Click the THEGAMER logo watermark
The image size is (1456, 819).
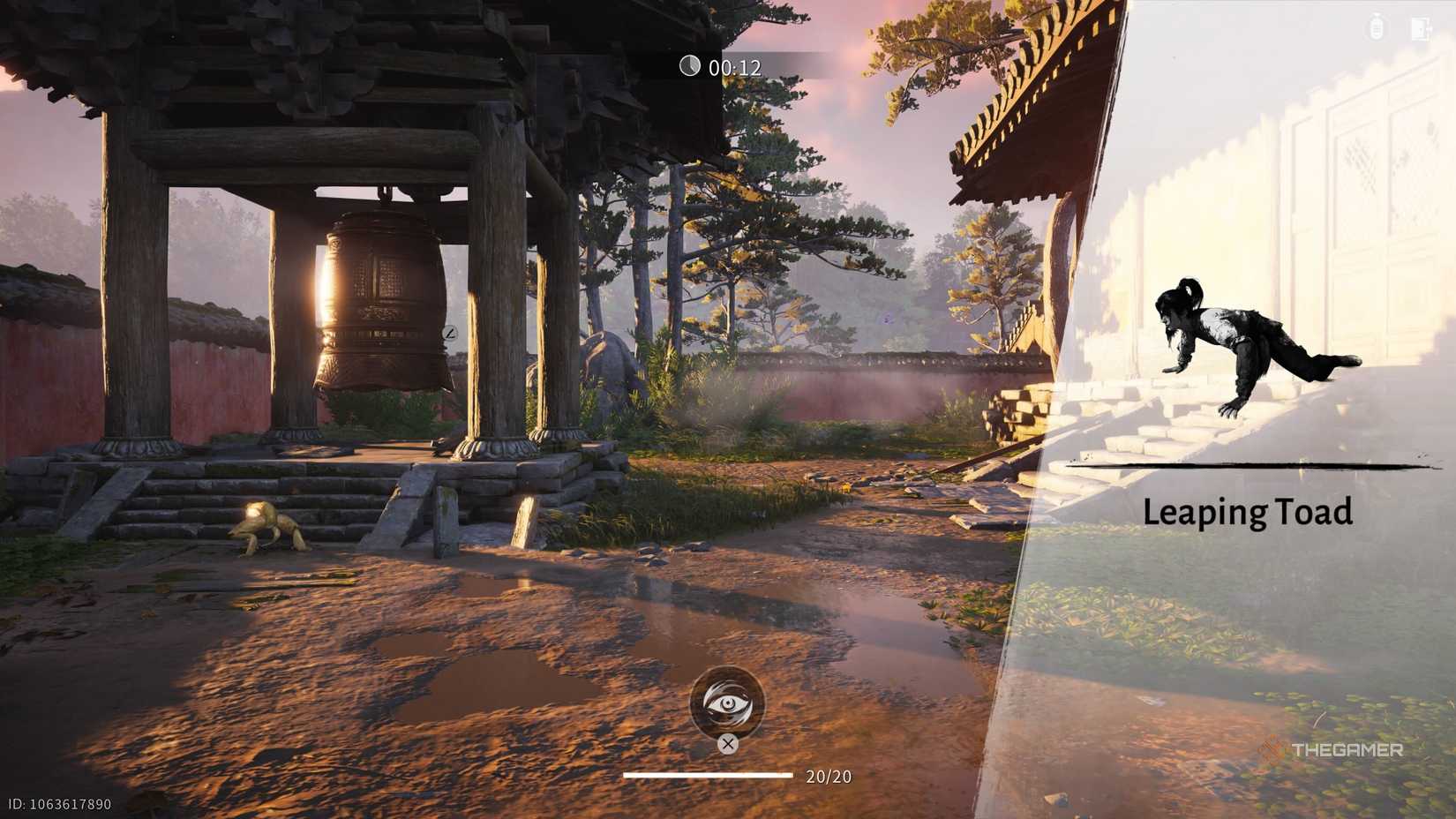point(1332,752)
